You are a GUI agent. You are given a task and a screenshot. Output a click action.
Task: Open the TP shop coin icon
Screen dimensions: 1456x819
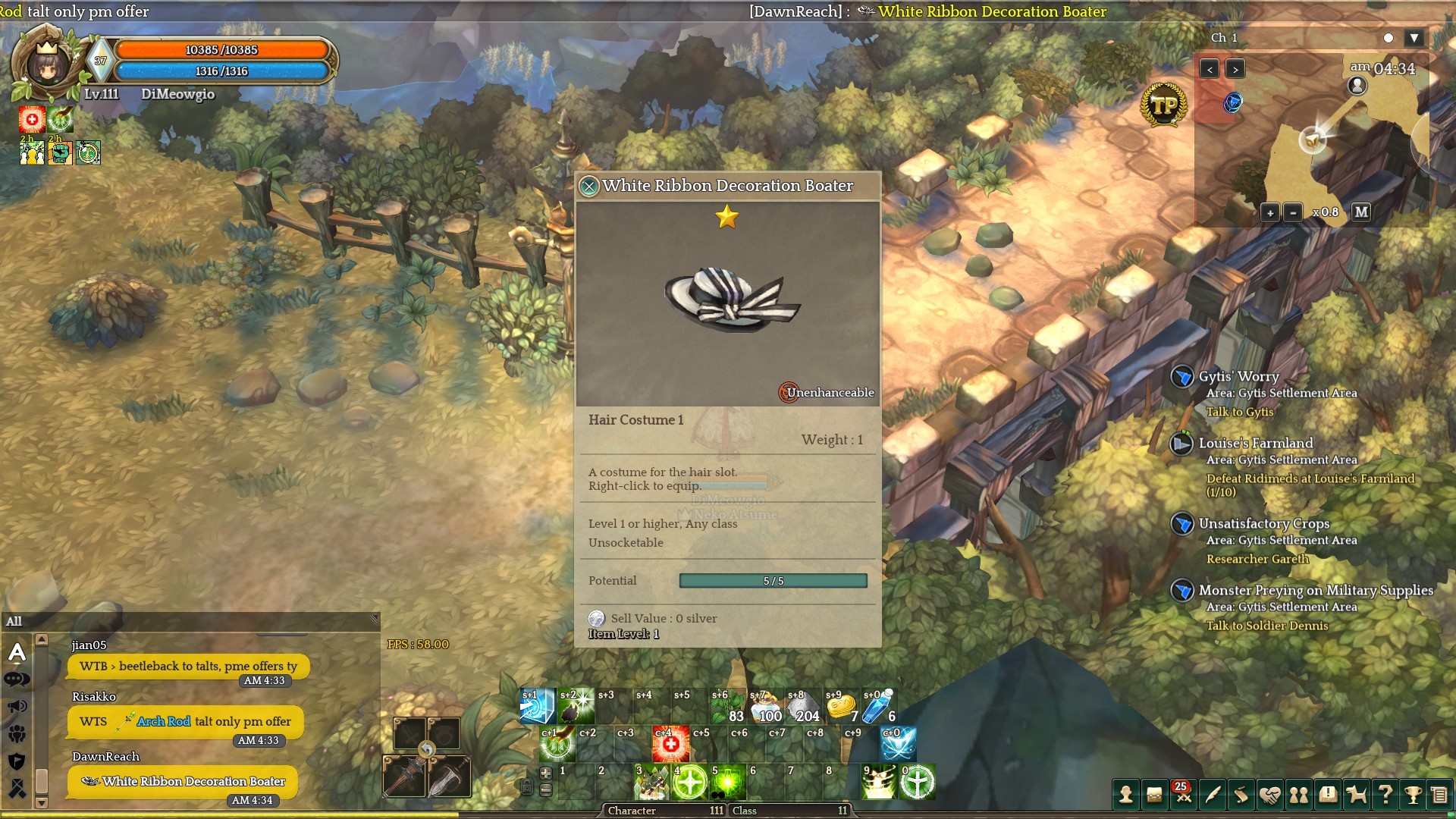coord(1163,105)
